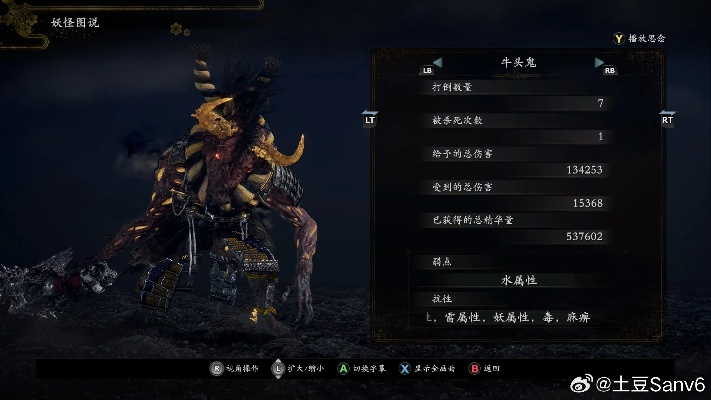Click the left arrow beside 牛头鬼
The width and height of the screenshot is (711, 400).
tap(437, 62)
